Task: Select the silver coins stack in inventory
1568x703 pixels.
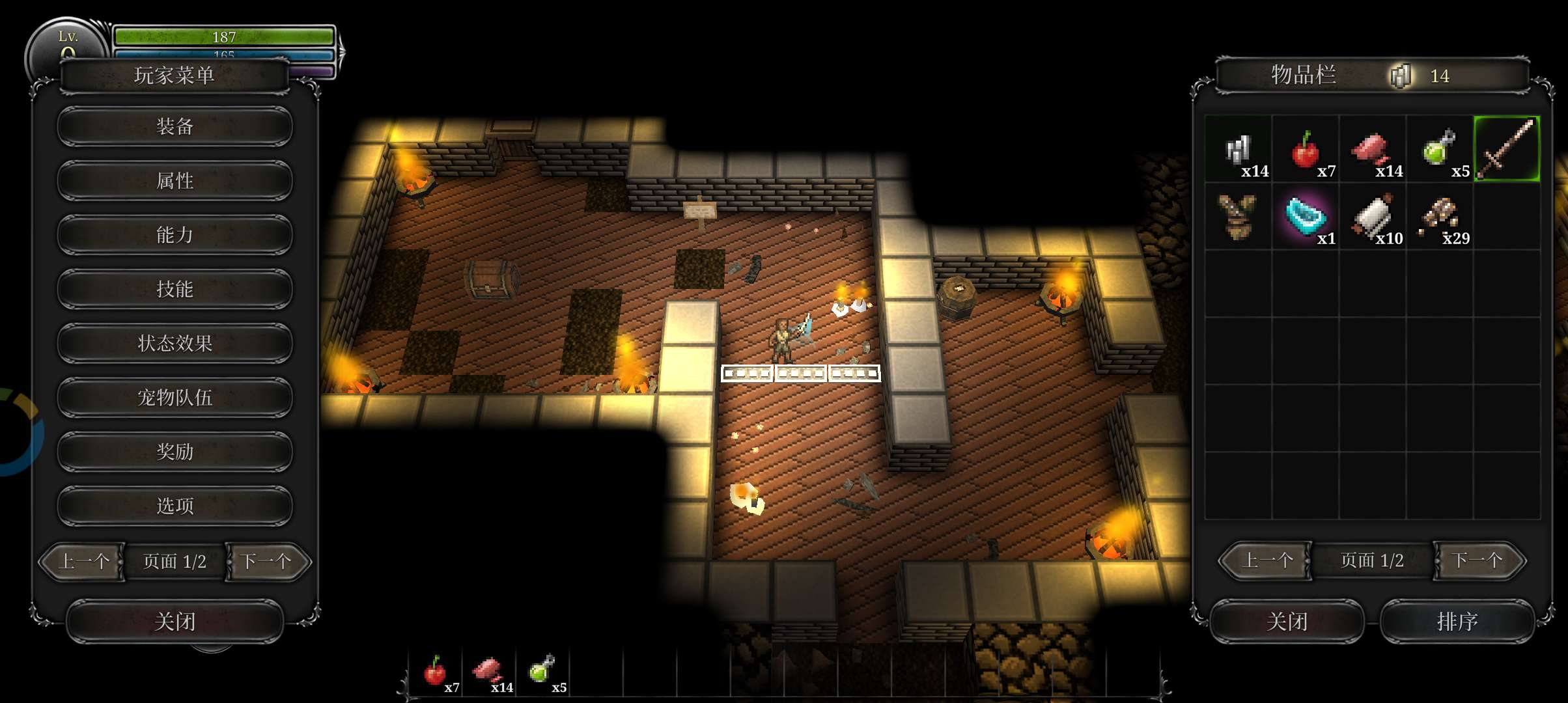Action: tap(1239, 149)
